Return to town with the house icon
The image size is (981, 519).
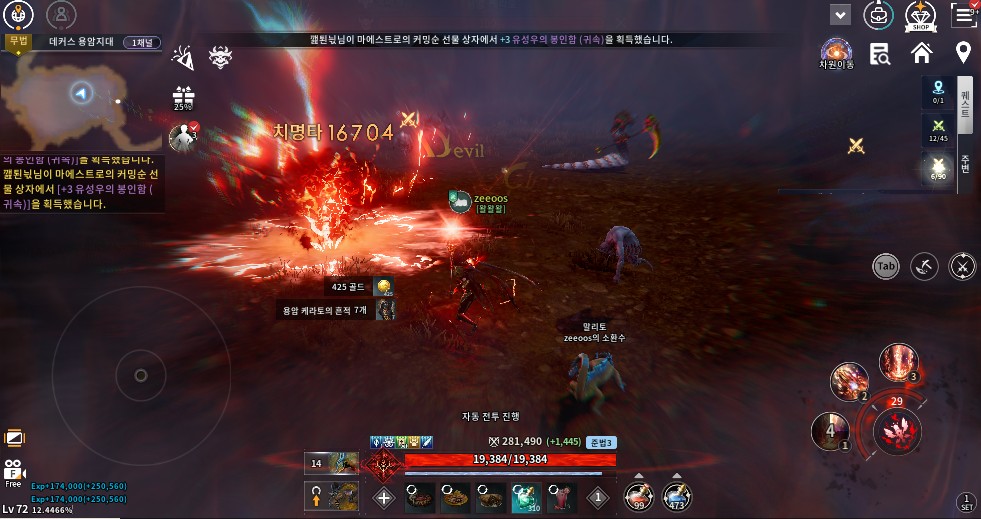point(921,53)
